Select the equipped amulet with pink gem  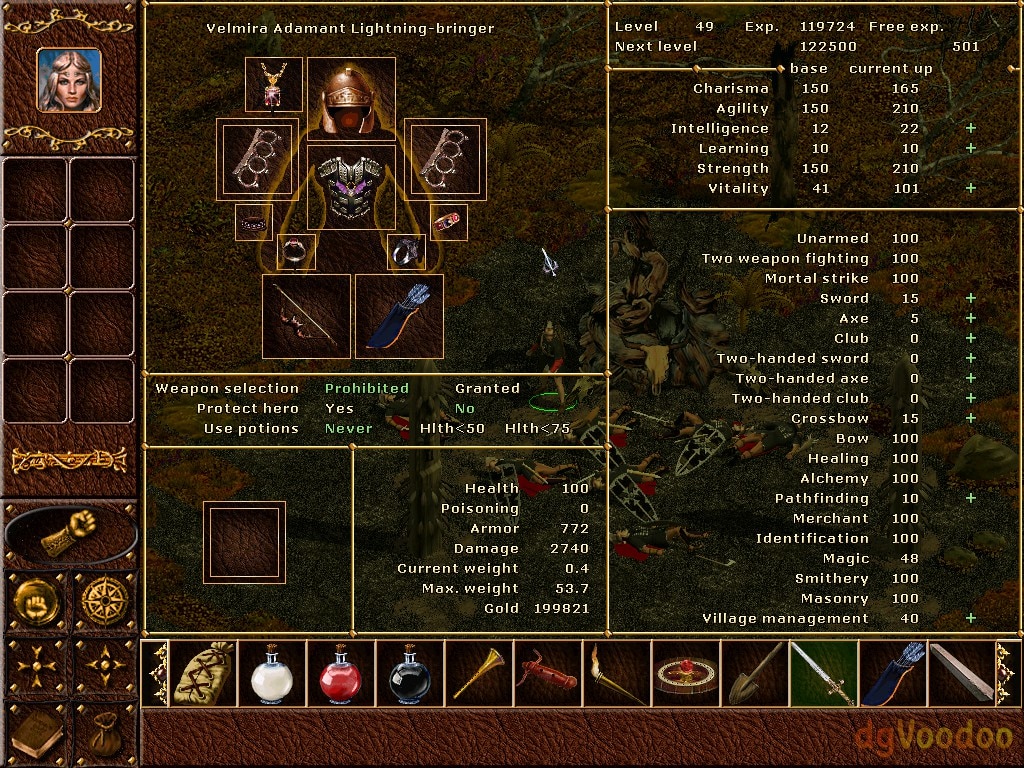273,85
